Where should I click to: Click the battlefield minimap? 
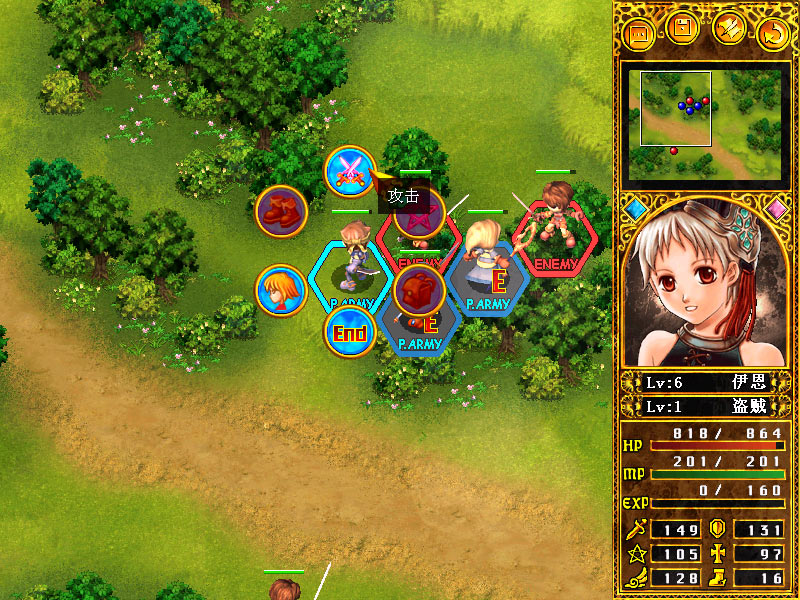point(700,122)
